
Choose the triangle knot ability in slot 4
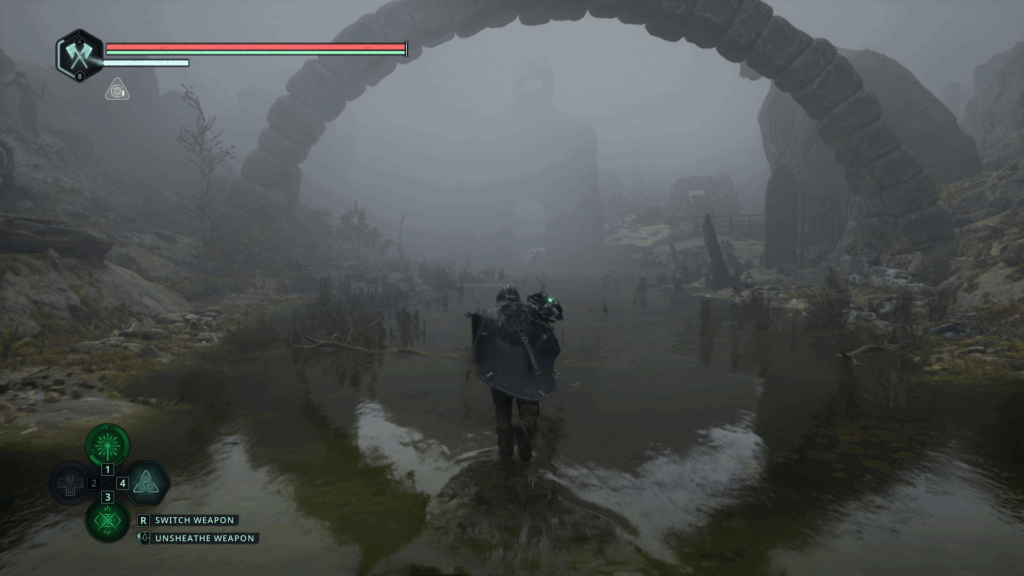pyautogui.click(x=146, y=483)
